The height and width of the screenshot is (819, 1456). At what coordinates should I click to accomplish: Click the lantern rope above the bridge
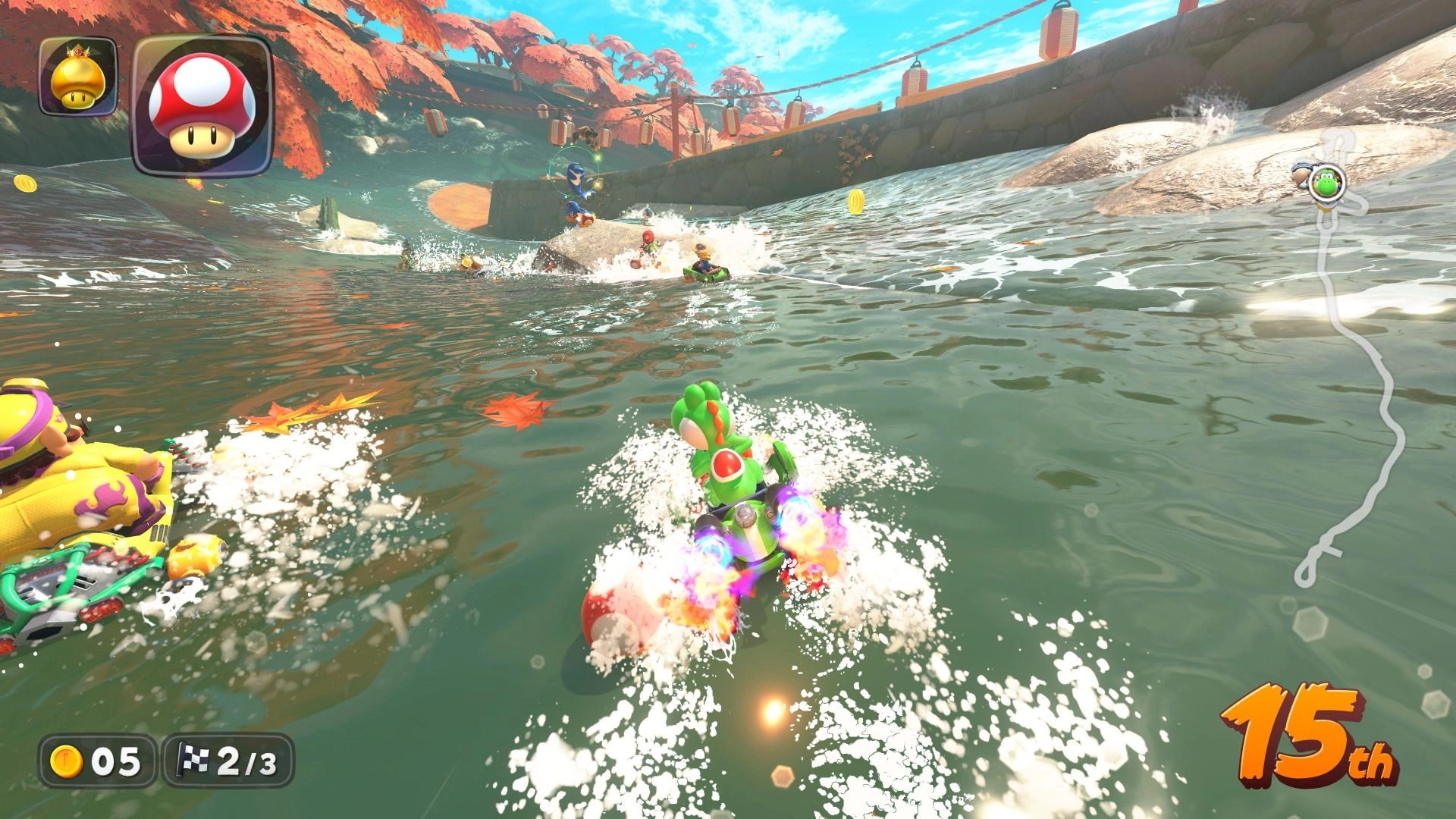pos(872,72)
